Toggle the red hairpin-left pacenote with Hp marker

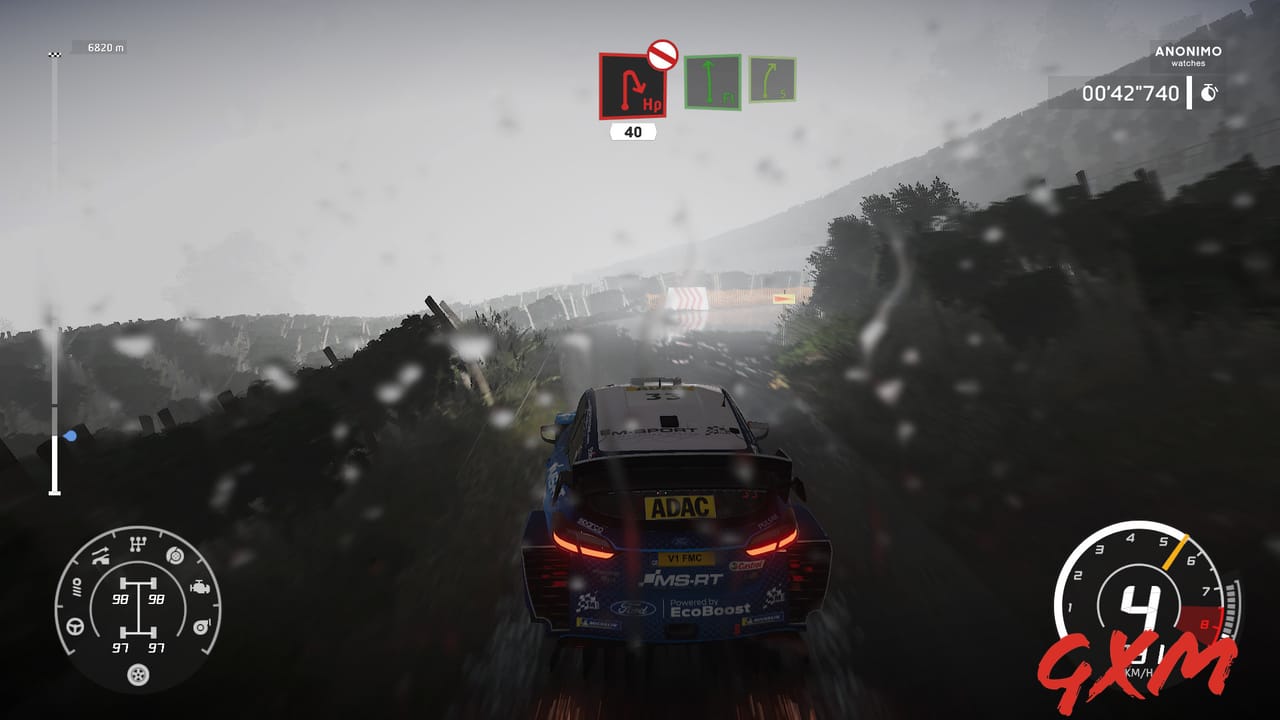tap(632, 88)
